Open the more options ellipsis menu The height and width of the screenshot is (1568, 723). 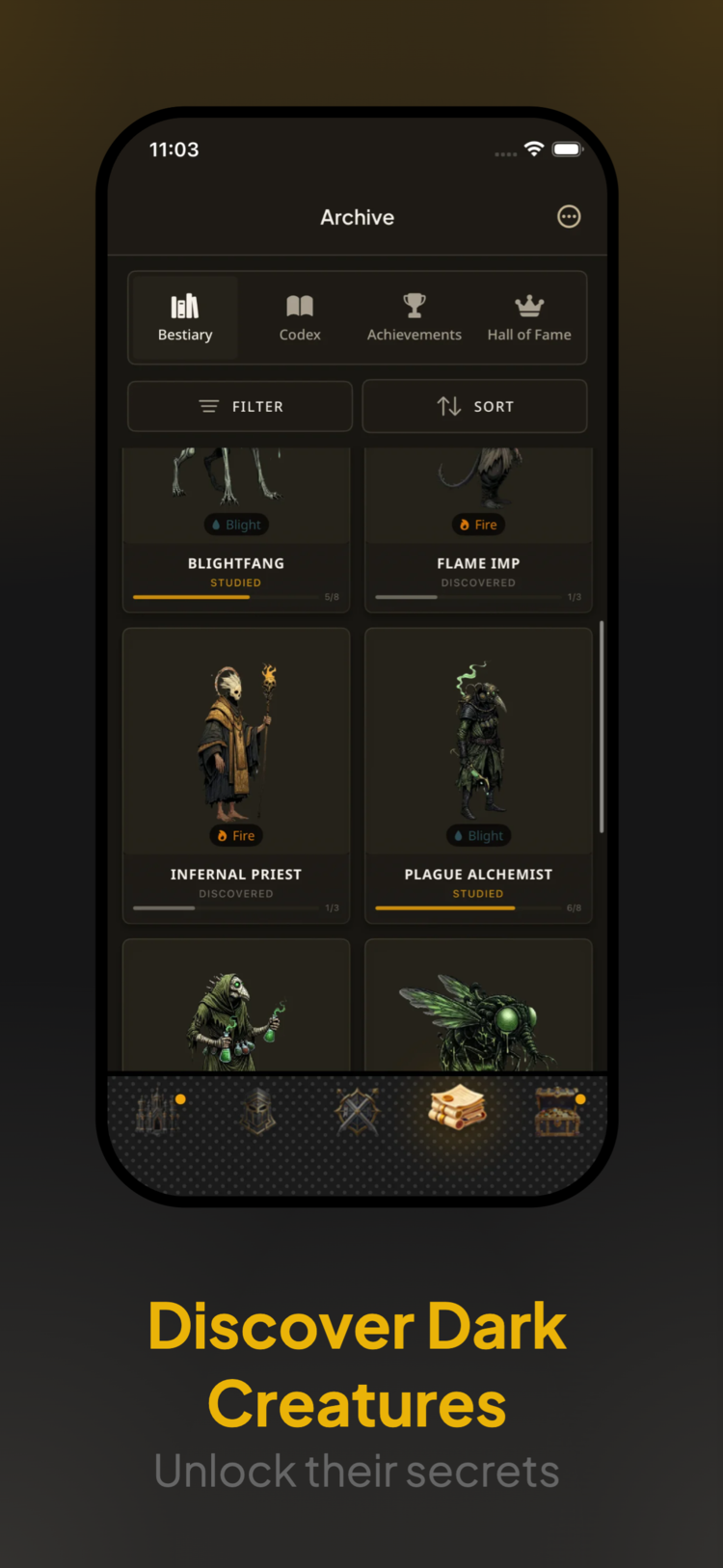pyautogui.click(x=569, y=217)
